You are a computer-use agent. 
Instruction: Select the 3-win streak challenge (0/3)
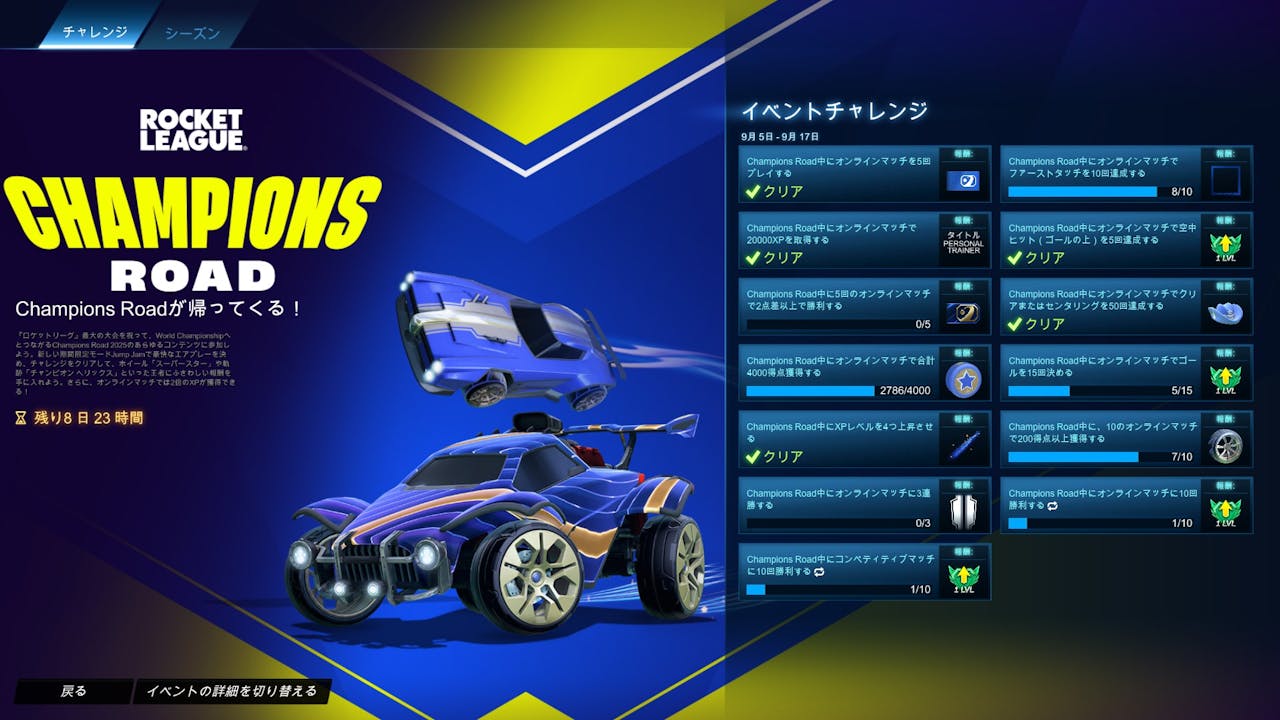click(x=840, y=505)
